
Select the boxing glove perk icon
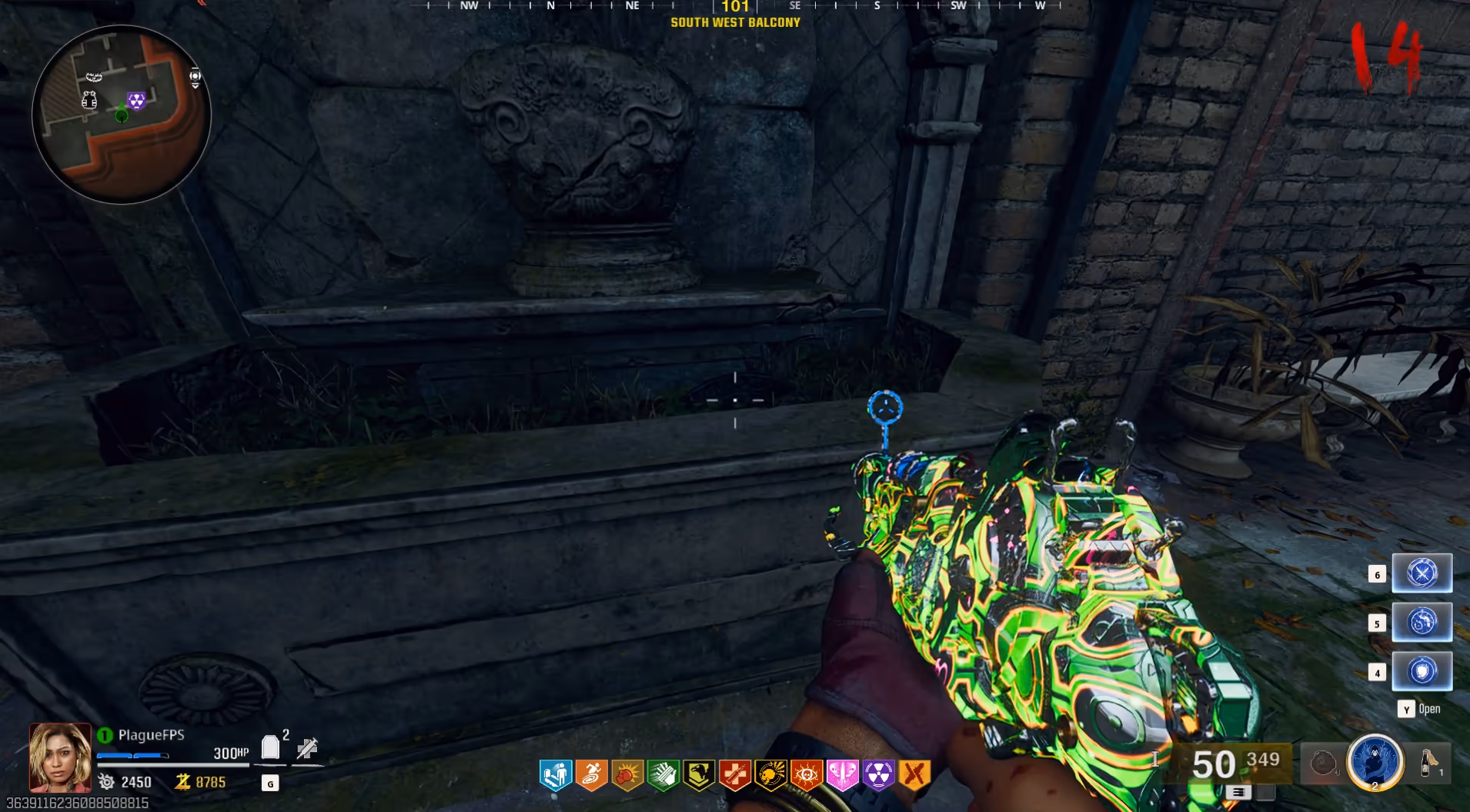pos(627,775)
